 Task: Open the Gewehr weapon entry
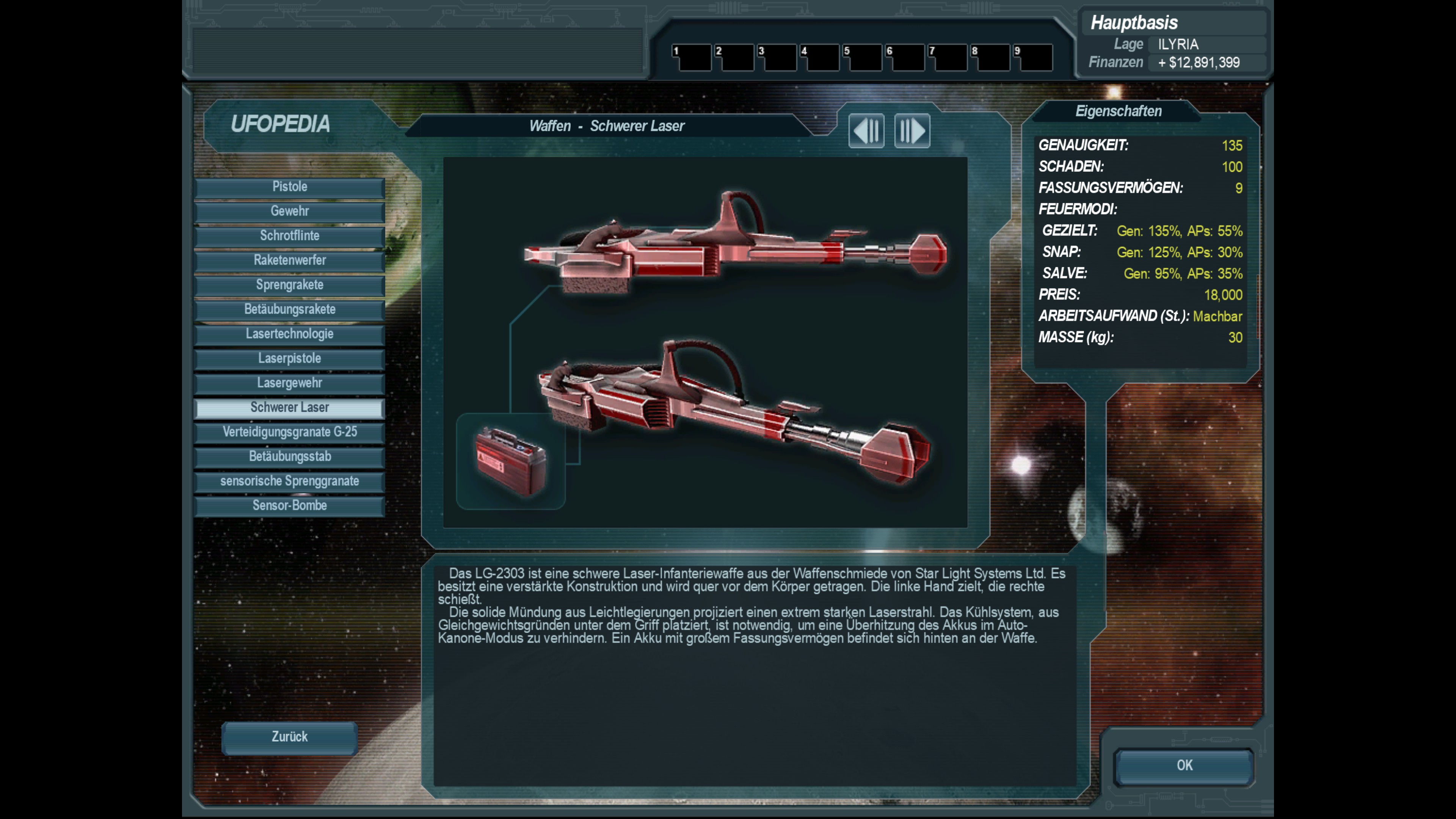(289, 212)
